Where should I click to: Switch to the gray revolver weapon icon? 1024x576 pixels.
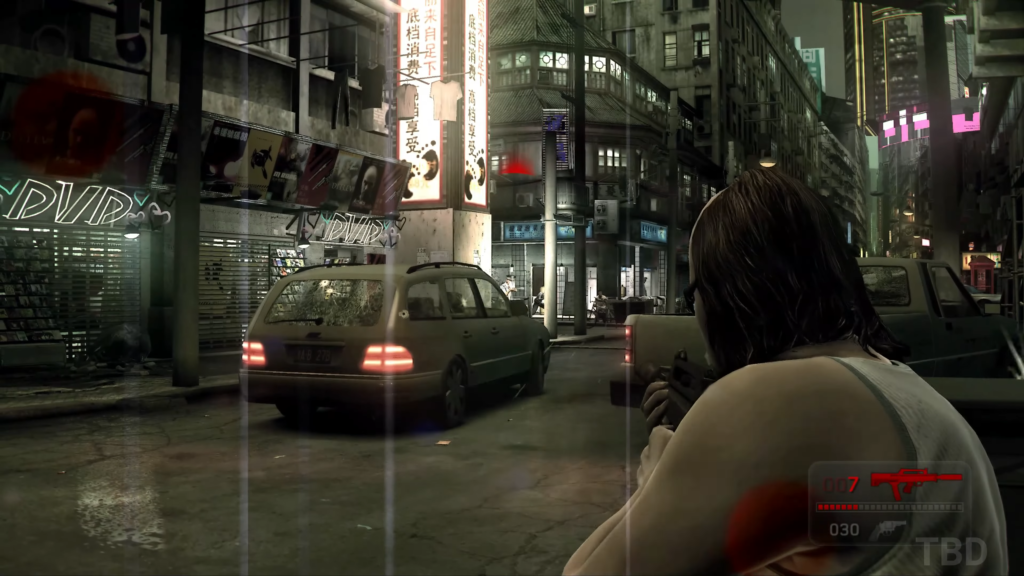click(x=888, y=530)
